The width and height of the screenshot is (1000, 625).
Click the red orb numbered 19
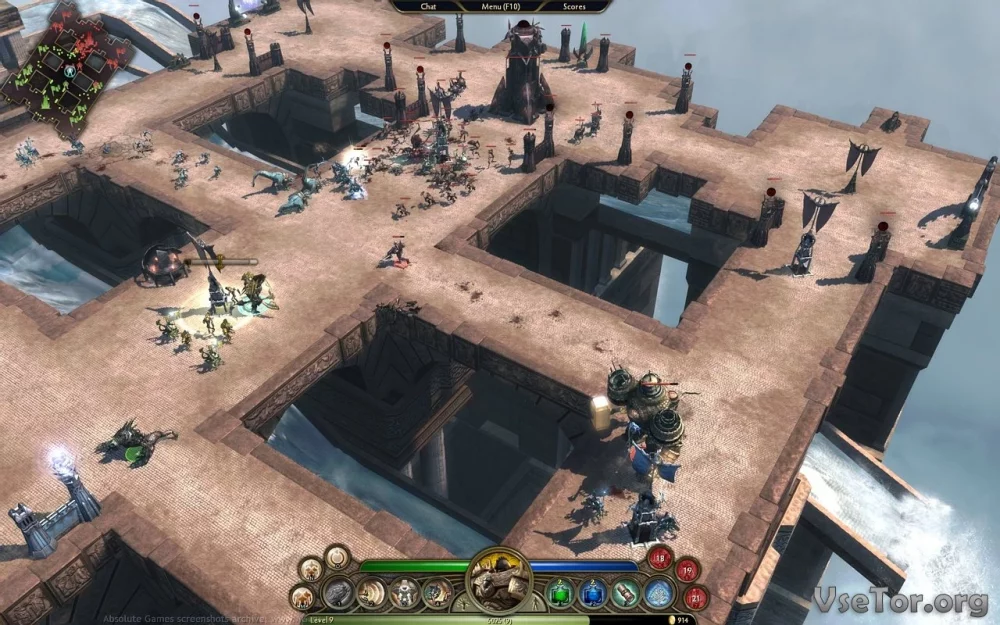[x=686, y=571]
